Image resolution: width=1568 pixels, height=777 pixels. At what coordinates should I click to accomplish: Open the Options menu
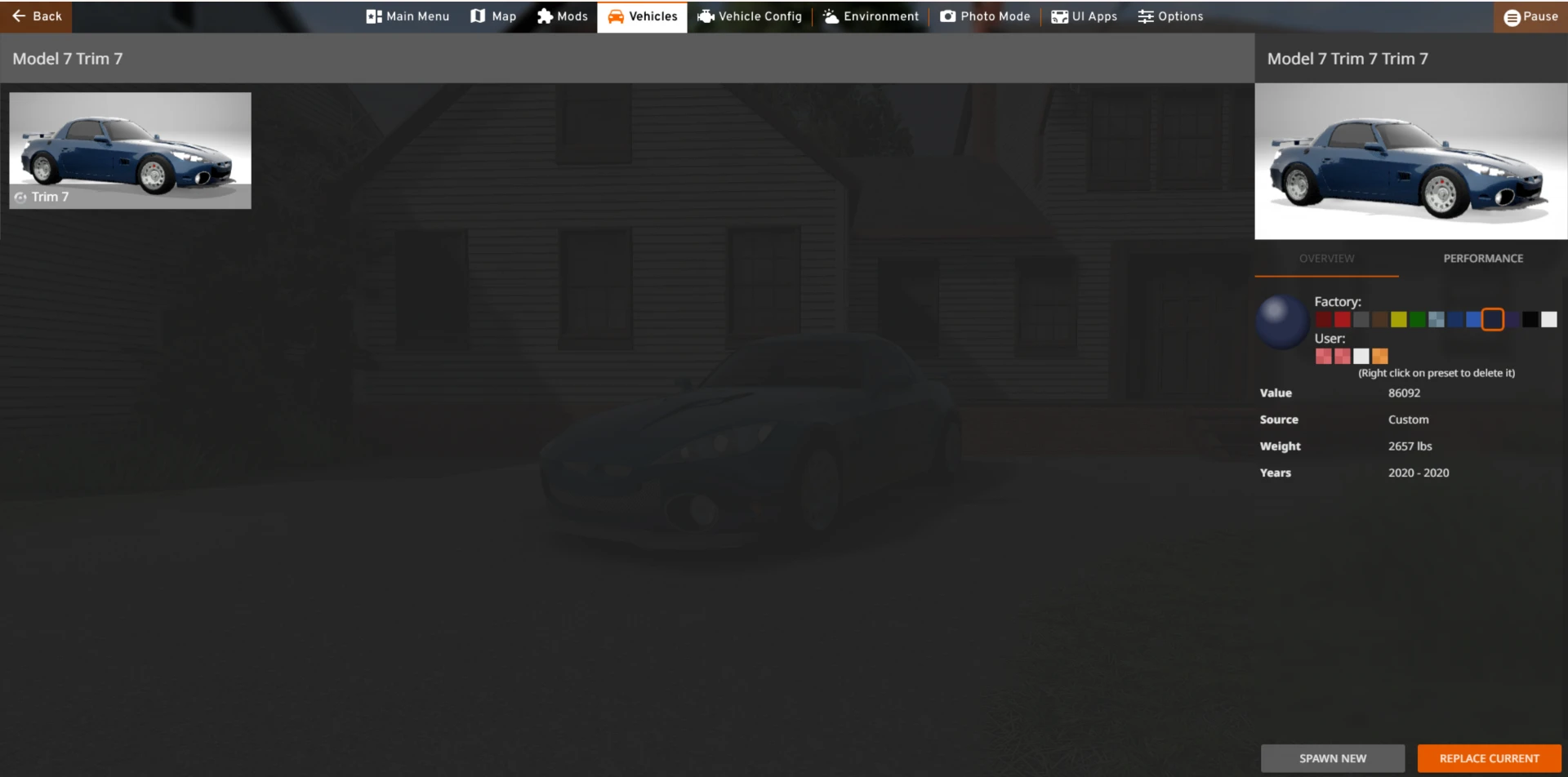click(1170, 16)
